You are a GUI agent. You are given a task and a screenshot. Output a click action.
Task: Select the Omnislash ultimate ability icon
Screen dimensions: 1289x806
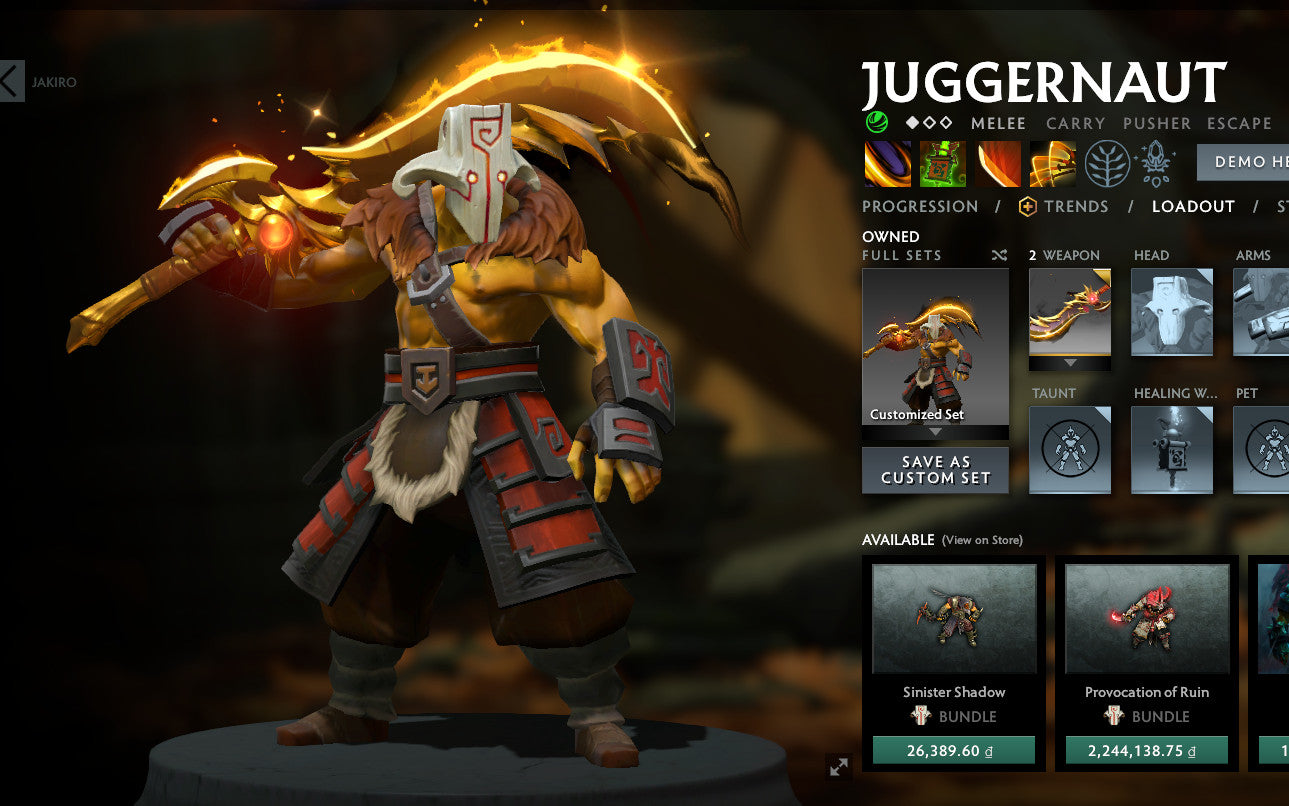click(x=1052, y=163)
